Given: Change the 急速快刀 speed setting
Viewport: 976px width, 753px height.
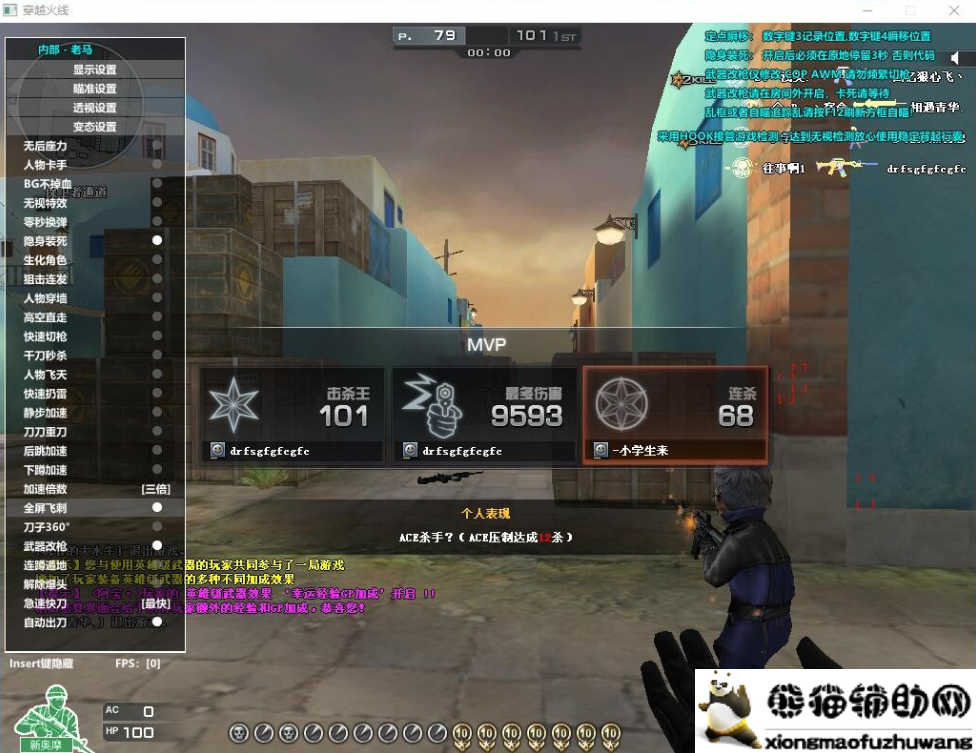Looking at the screenshot, I should coord(155,603).
